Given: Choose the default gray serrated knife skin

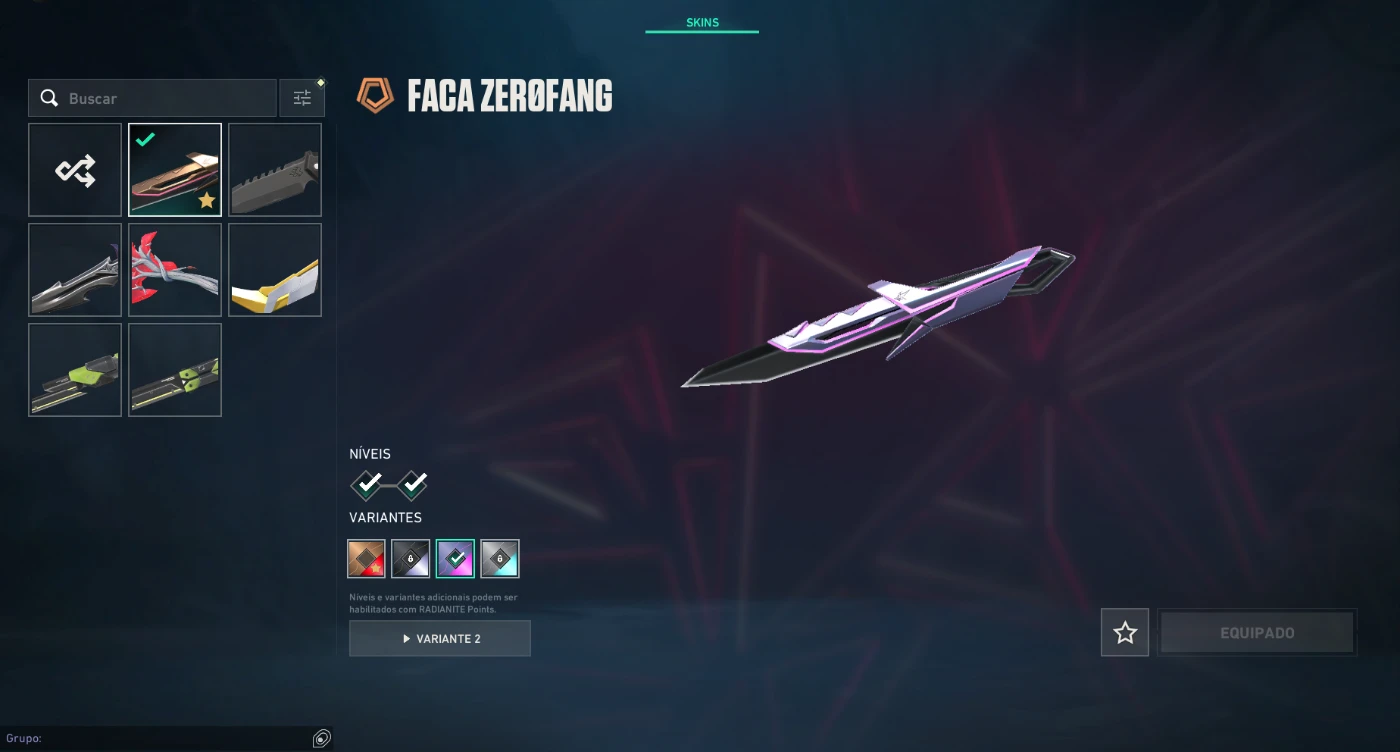Looking at the screenshot, I should pyautogui.click(x=275, y=170).
